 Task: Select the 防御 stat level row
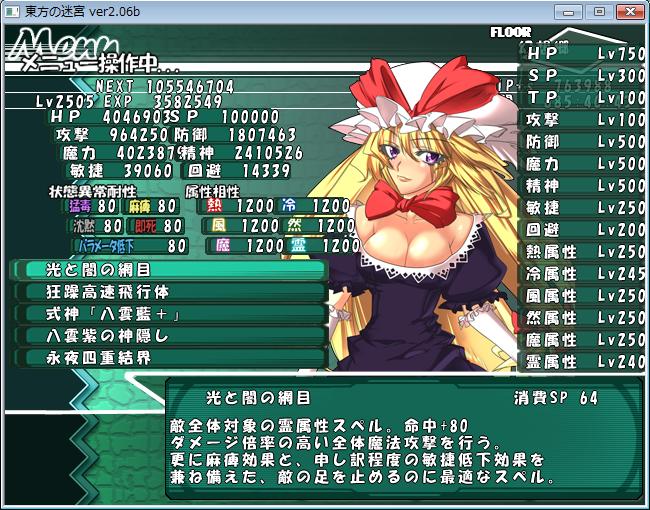pos(584,142)
